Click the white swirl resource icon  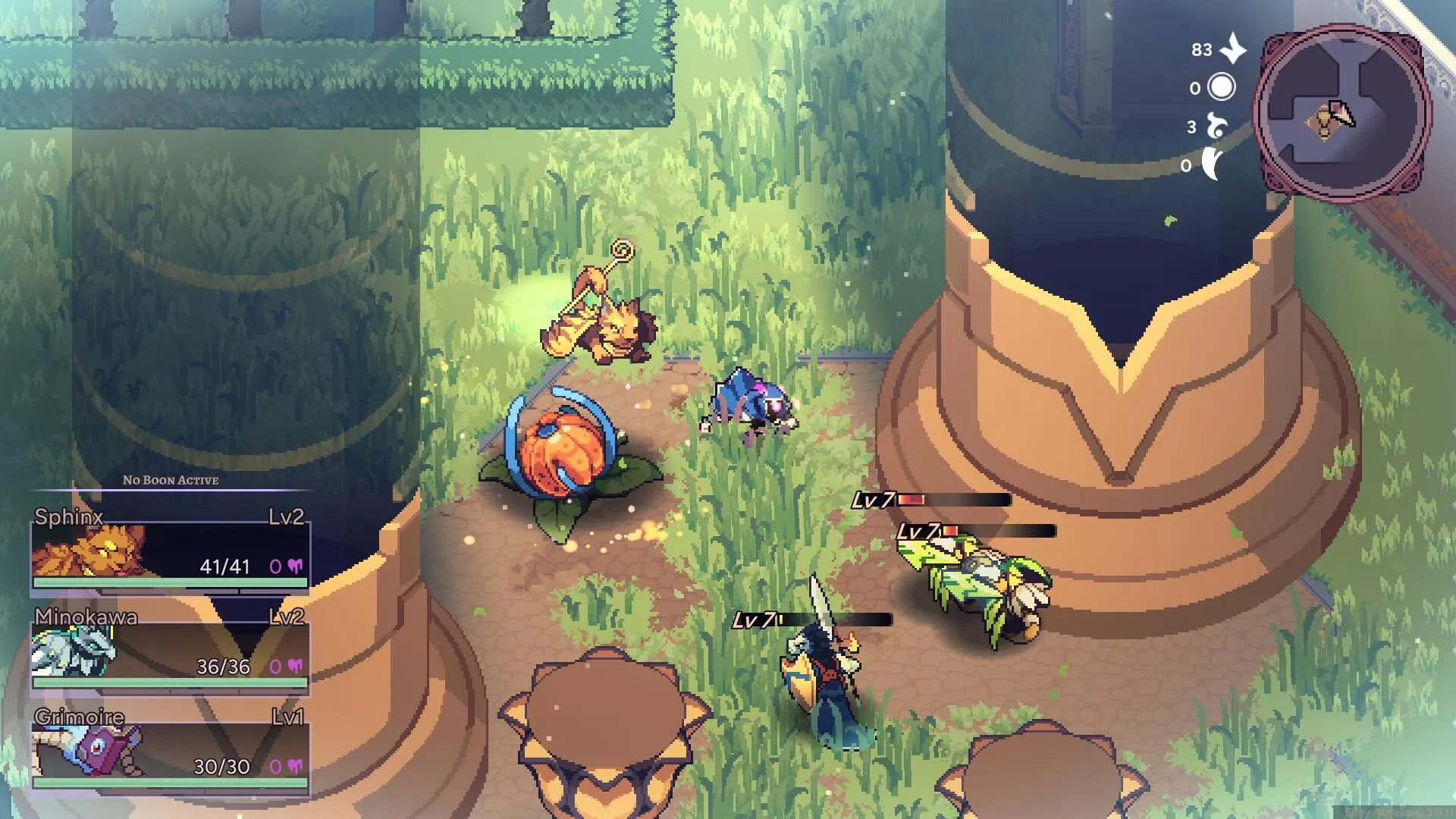(1217, 126)
